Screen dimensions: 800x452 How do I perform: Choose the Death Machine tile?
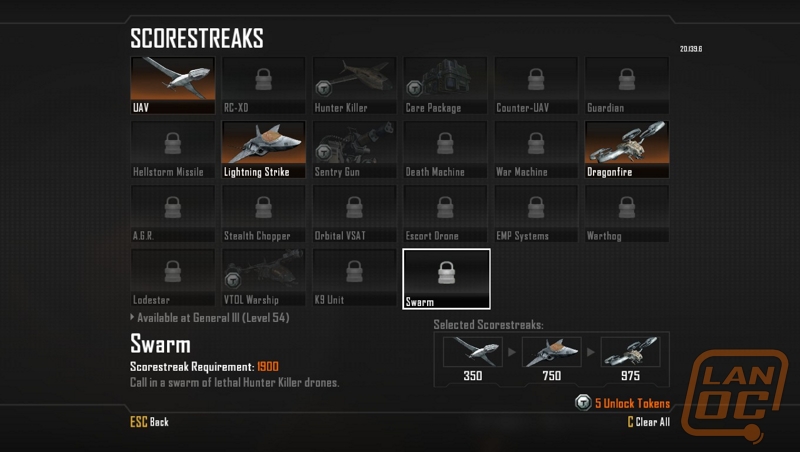point(446,149)
